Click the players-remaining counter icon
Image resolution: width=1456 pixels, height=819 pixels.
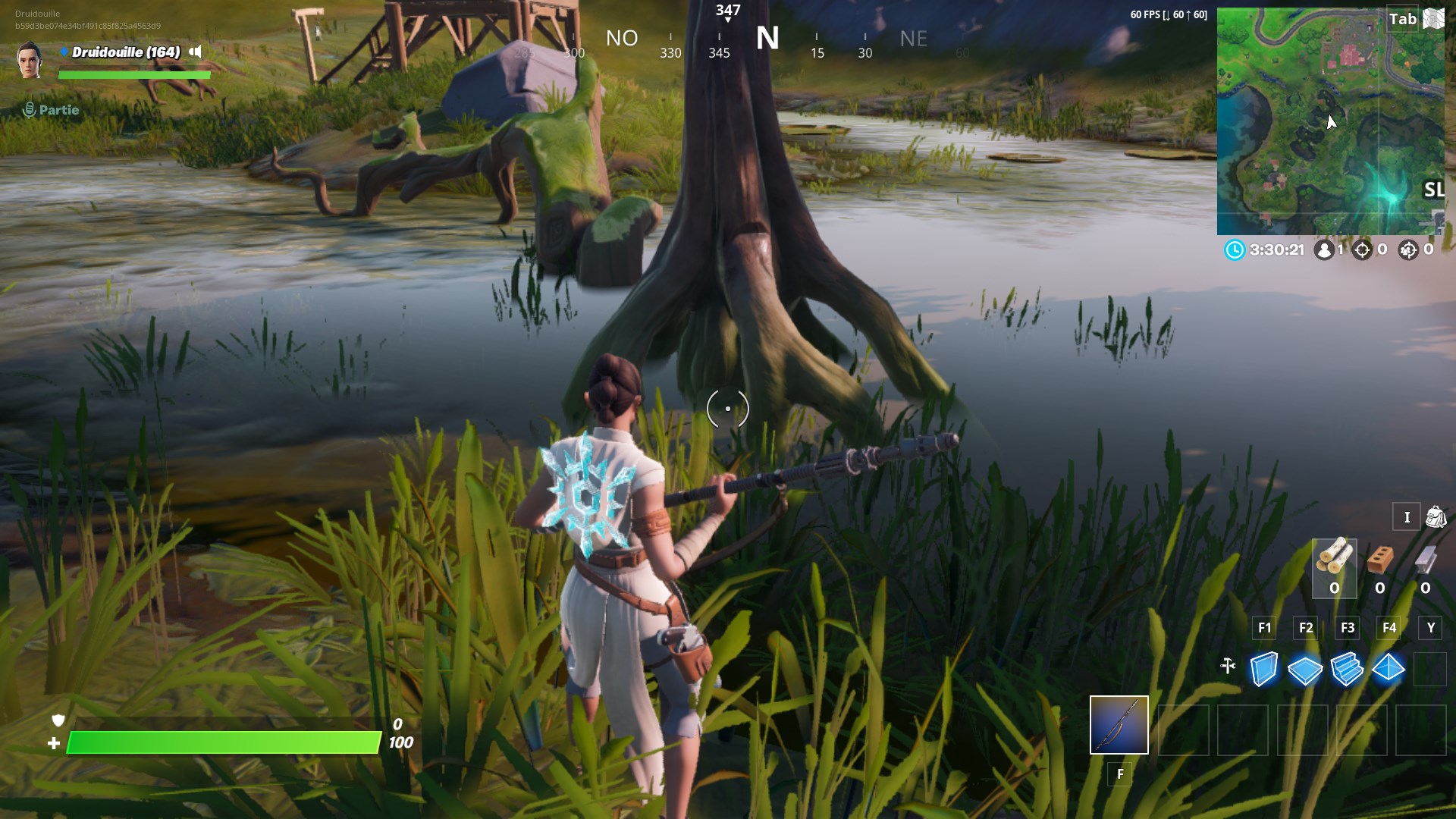tap(1325, 248)
